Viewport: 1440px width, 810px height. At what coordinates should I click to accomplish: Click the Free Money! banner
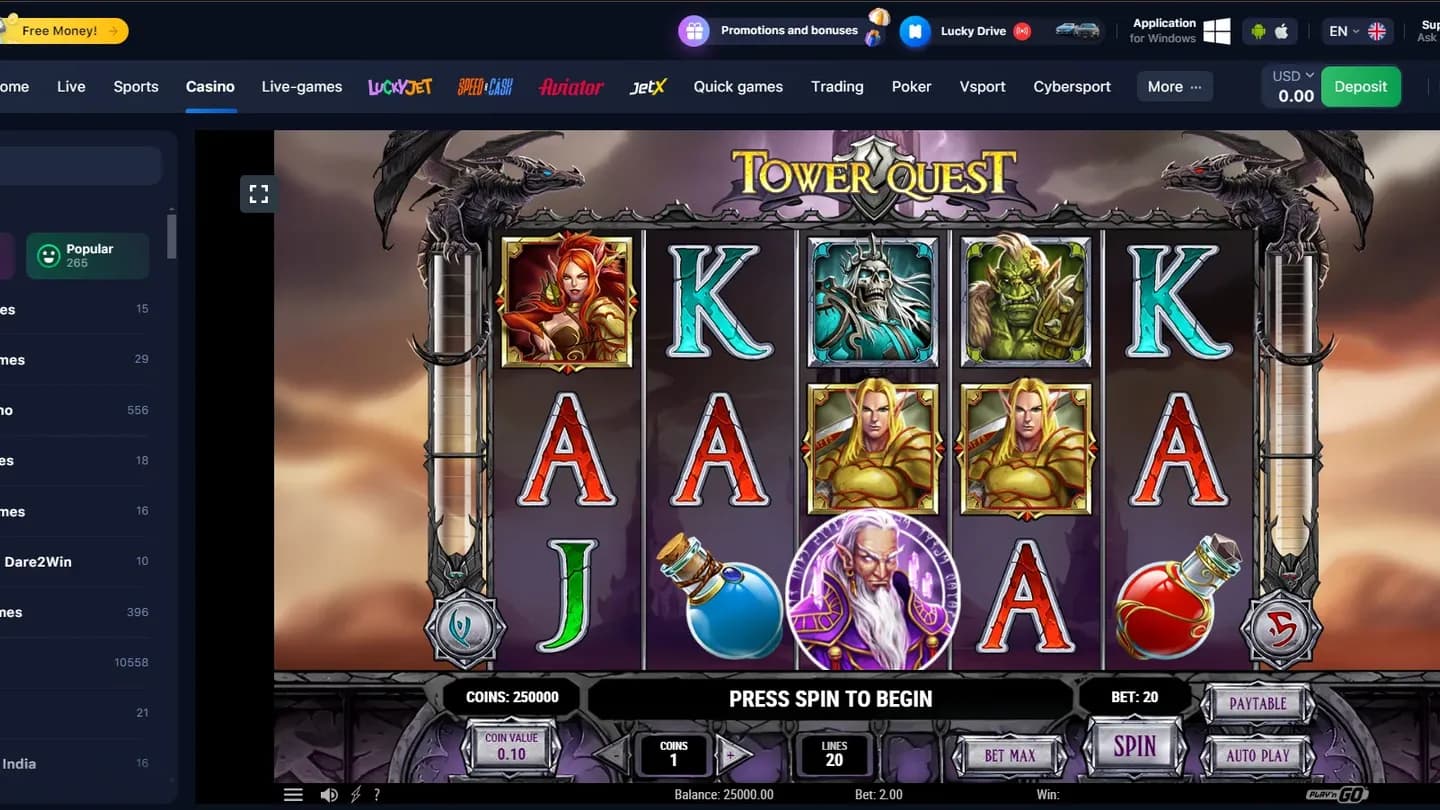(60, 30)
